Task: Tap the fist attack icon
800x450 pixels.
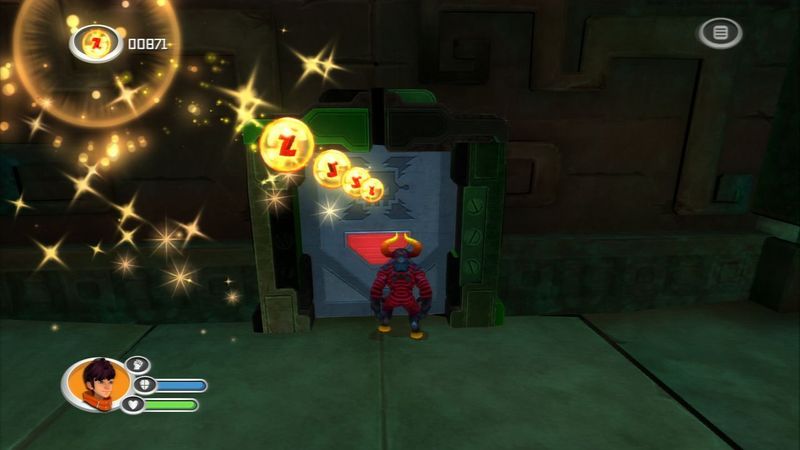Action: tap(137, 366)
